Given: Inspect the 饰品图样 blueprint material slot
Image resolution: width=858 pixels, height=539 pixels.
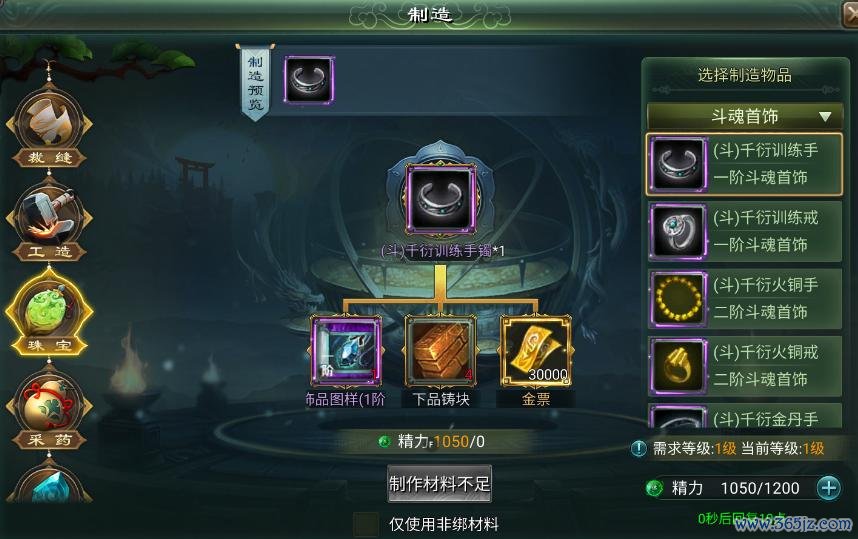Looking at the screenshot, I should (x=346, y=351).
